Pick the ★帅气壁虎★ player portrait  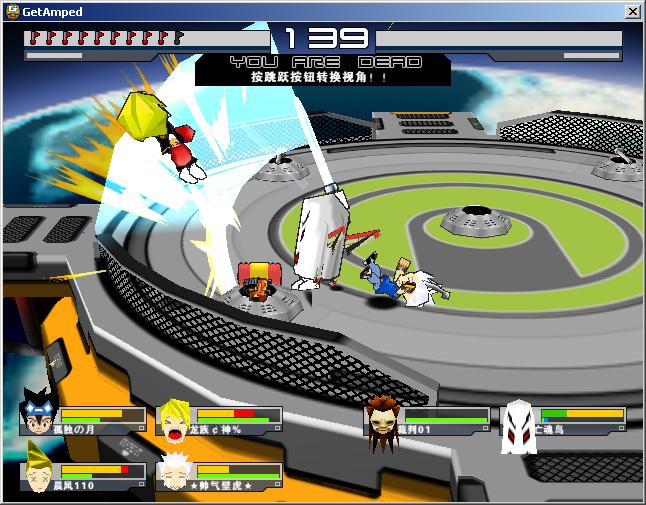pyautogui.click(x=176, y=474)
